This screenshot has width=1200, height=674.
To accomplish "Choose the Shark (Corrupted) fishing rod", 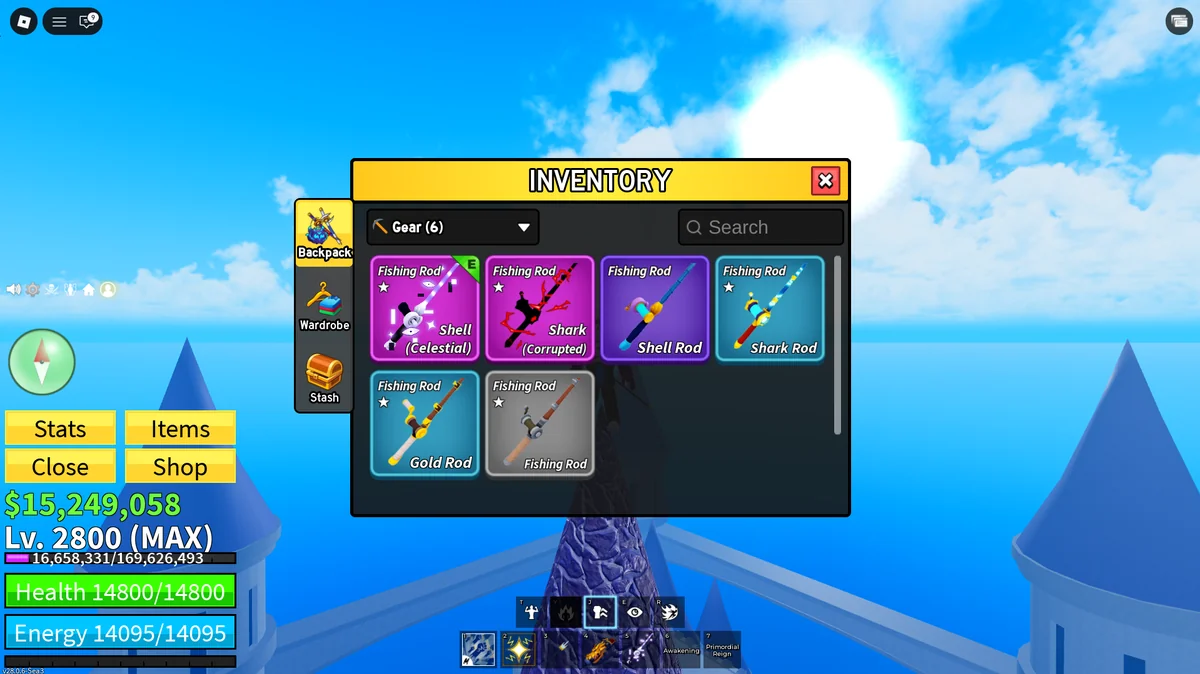I will pos(540,308).
